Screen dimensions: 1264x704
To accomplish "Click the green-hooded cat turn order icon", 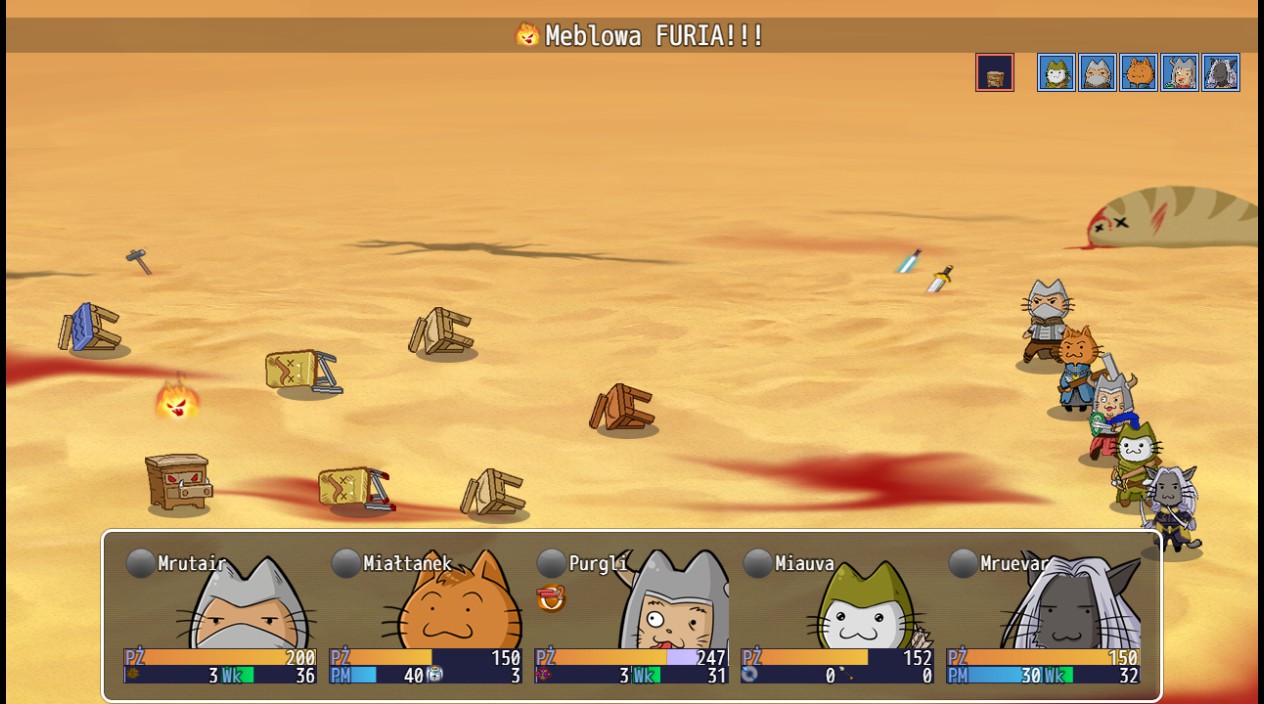I will click(1056, 73).
